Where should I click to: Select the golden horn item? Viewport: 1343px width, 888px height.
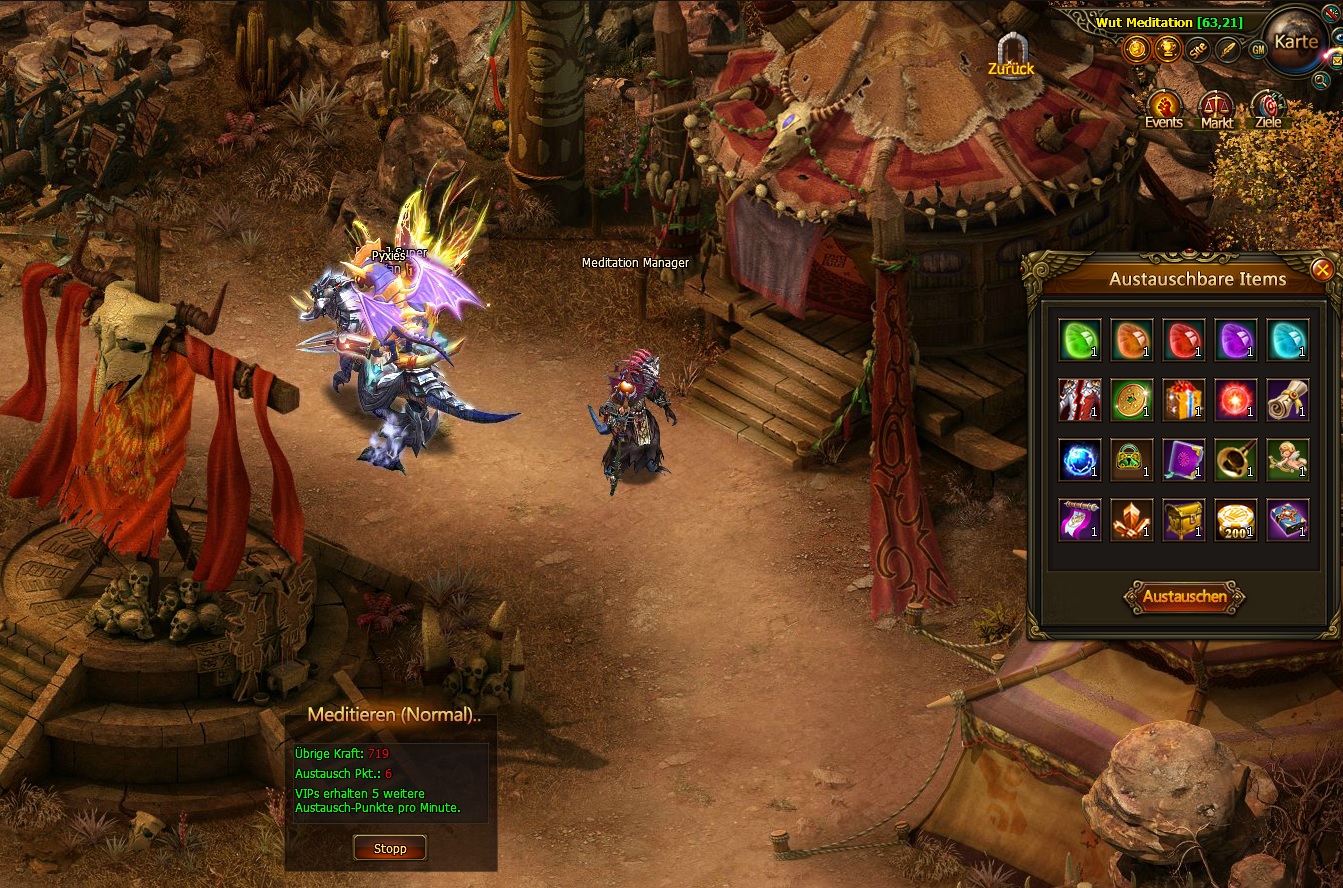(1236, 460)
